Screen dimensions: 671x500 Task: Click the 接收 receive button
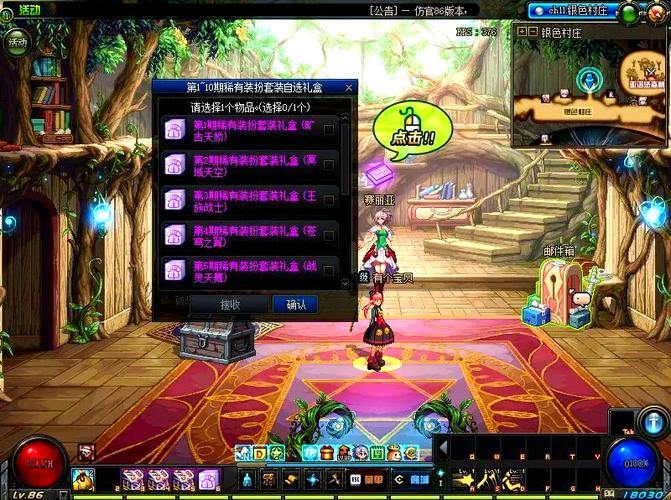230,304
